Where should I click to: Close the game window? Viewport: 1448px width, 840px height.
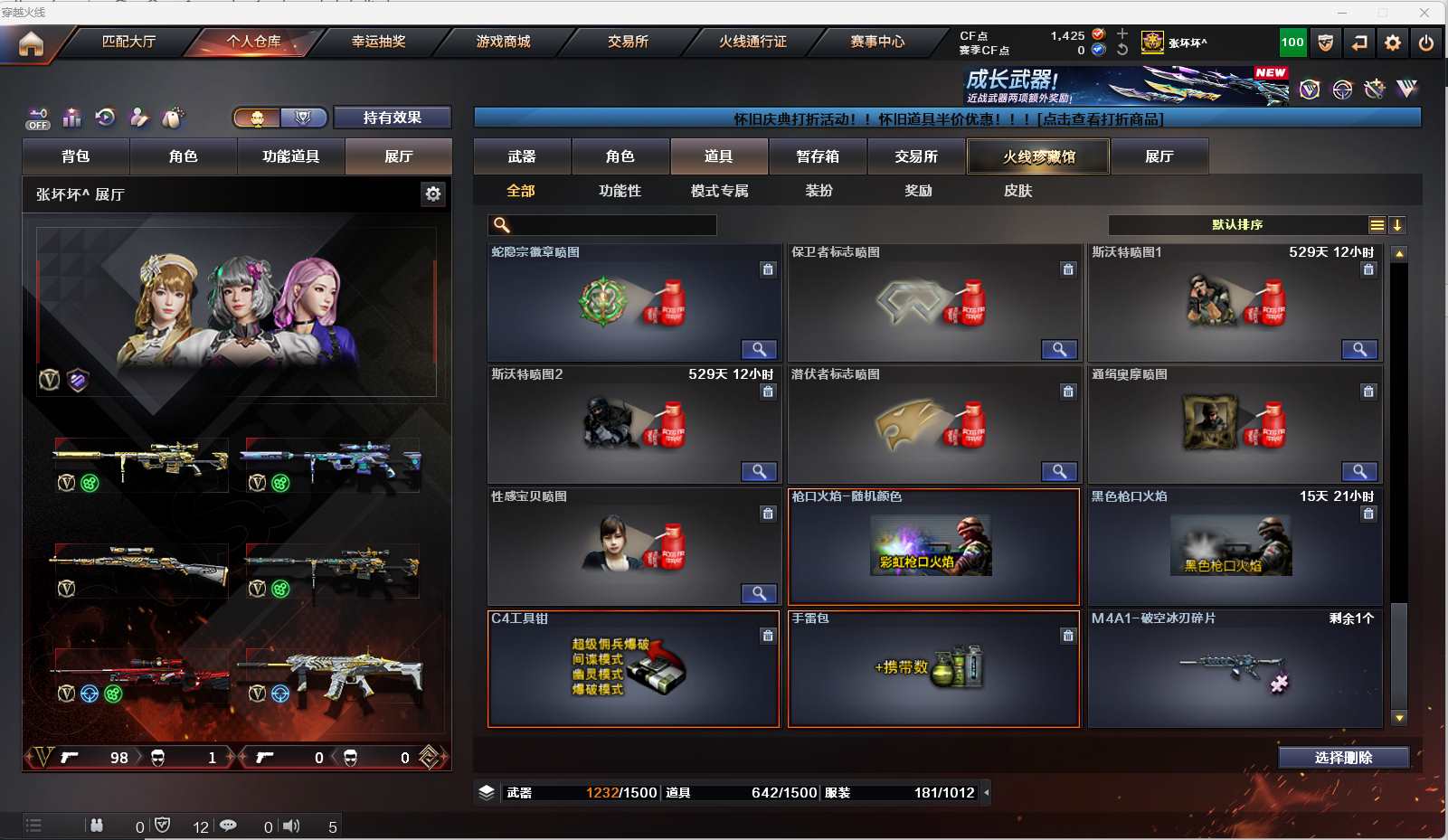(1424, 13)
